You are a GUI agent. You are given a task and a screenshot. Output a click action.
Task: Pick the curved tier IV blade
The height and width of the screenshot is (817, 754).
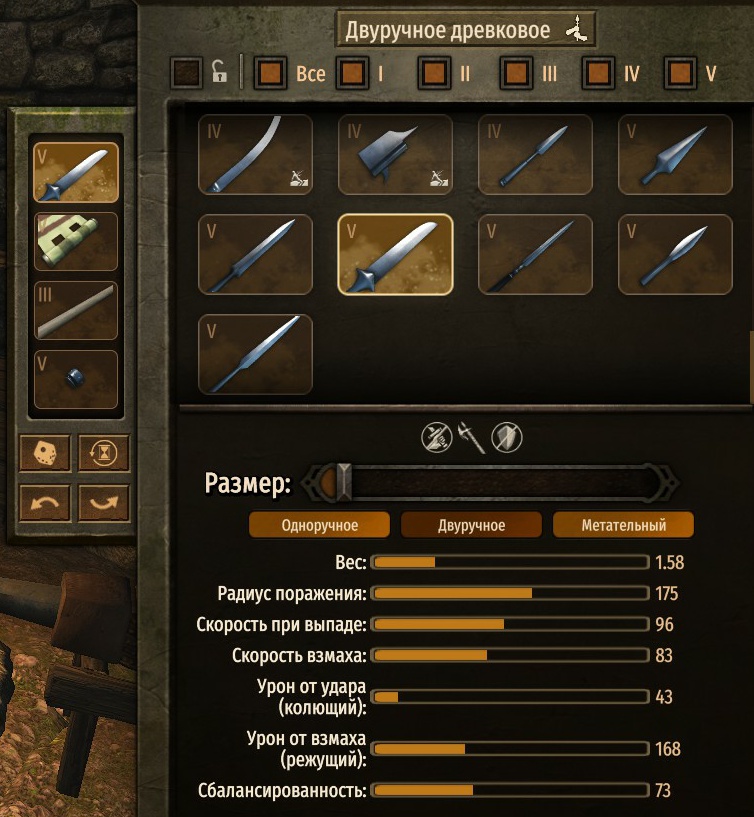[x=255, y=154]
